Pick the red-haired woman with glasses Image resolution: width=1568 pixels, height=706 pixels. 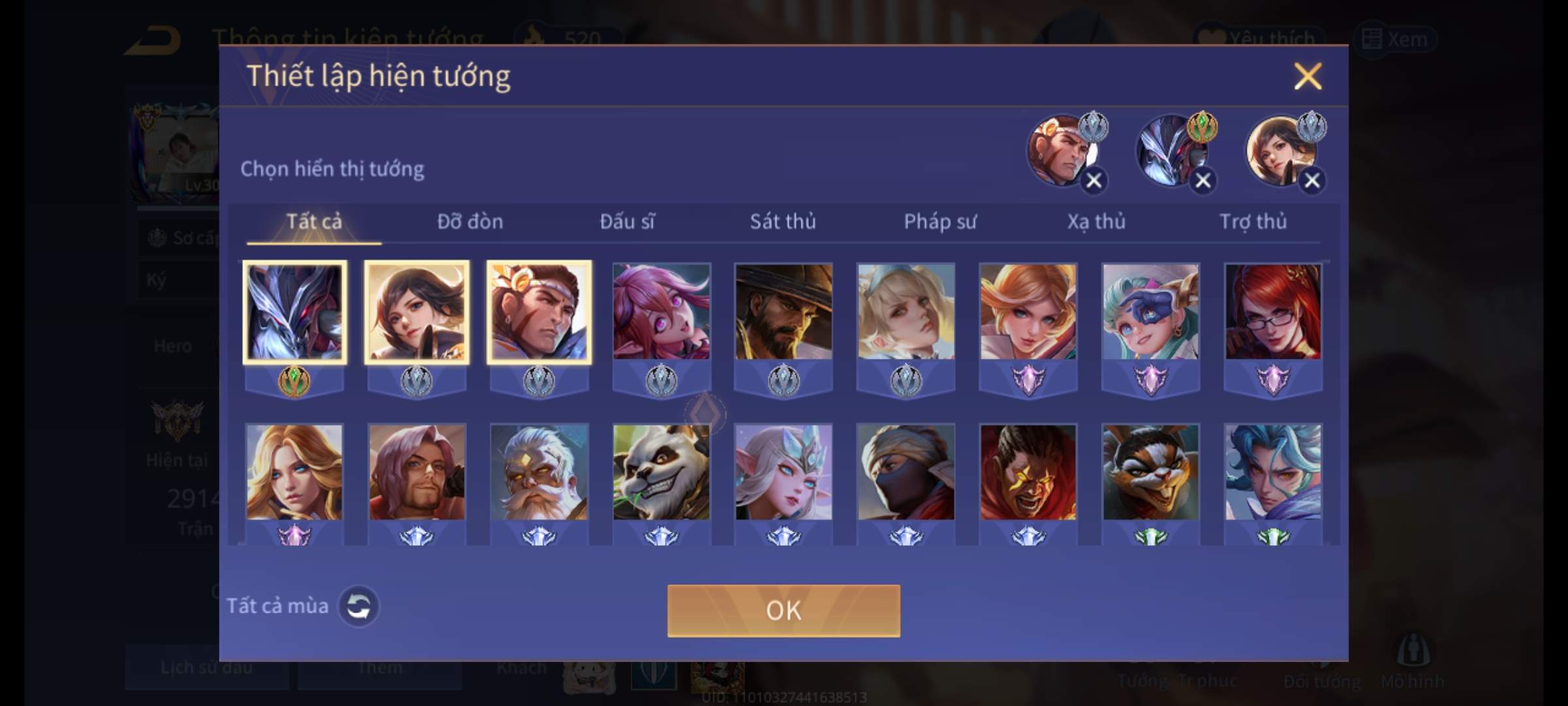click(x=1273, y=312)
